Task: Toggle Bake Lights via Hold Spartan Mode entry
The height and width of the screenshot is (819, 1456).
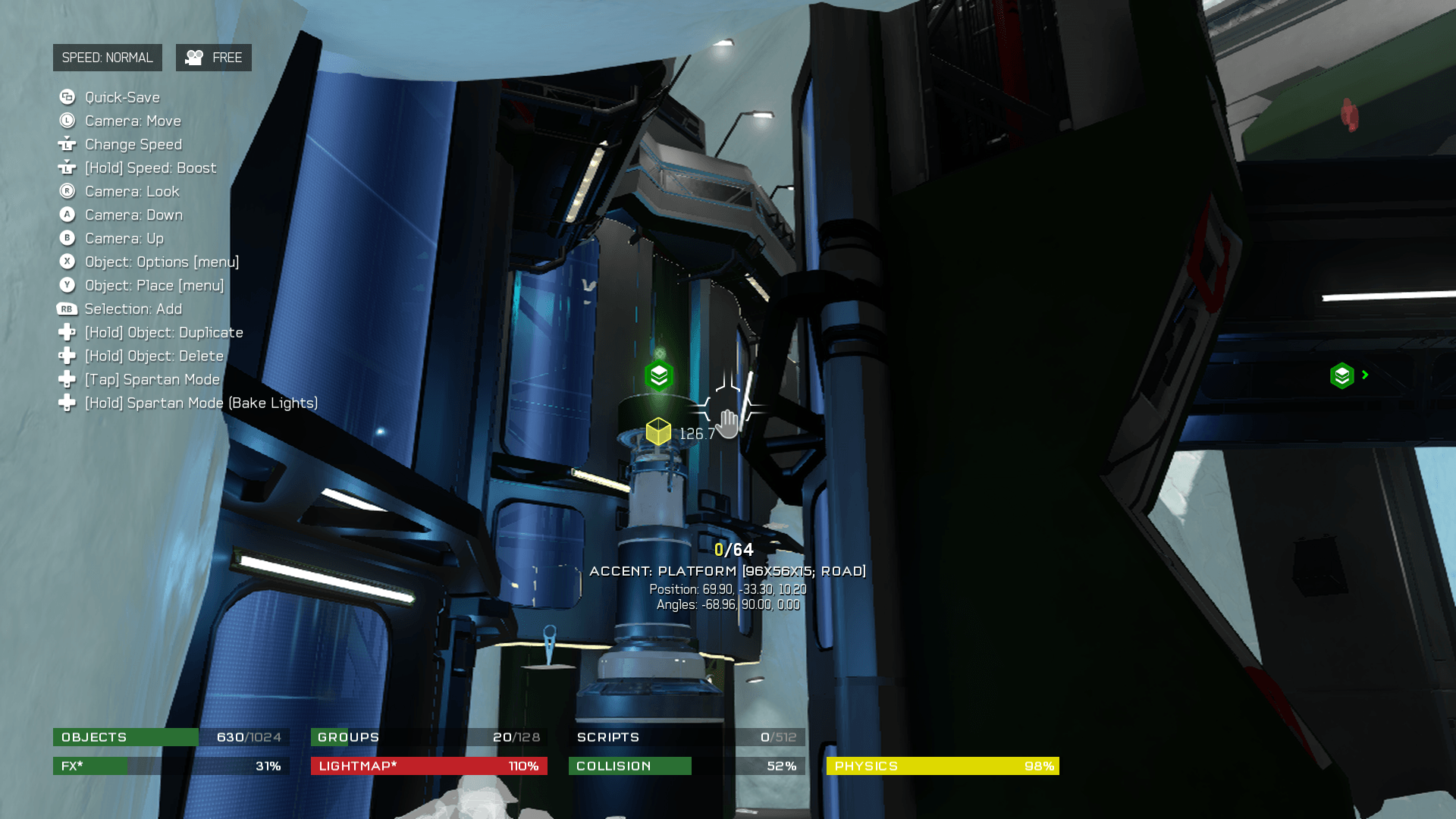Action: (x=201, y=403)
